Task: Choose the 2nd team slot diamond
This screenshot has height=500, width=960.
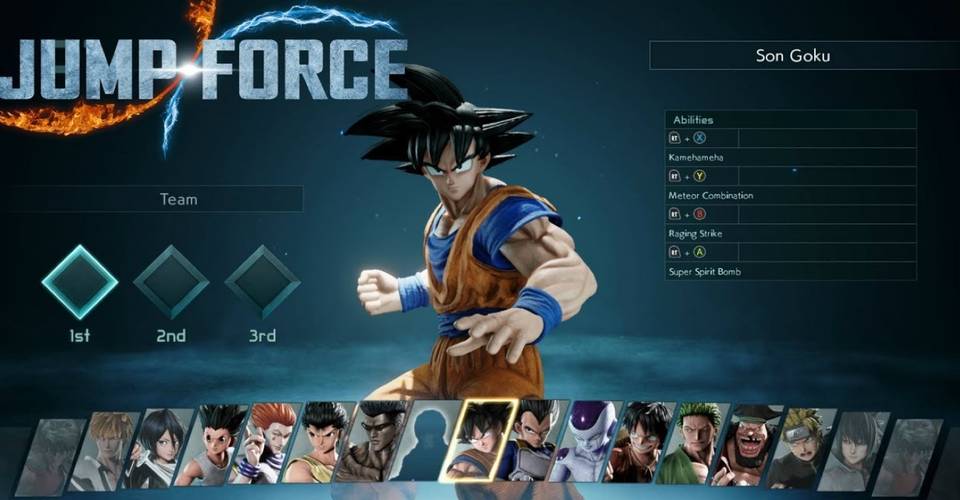Action: pyautogui.click(x=171, y=281)
